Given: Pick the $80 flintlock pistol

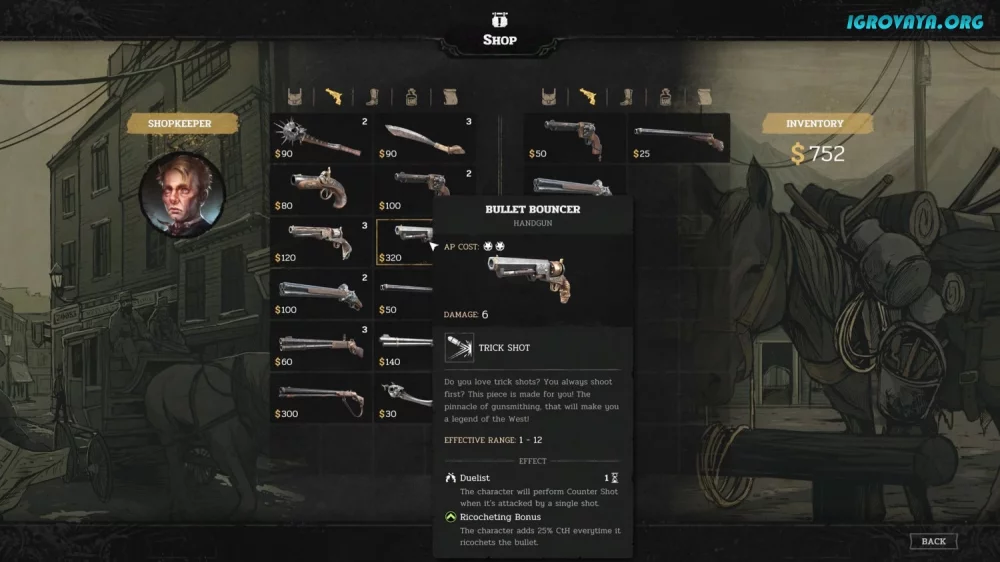Looking at the screenshot, I should 322,191.
